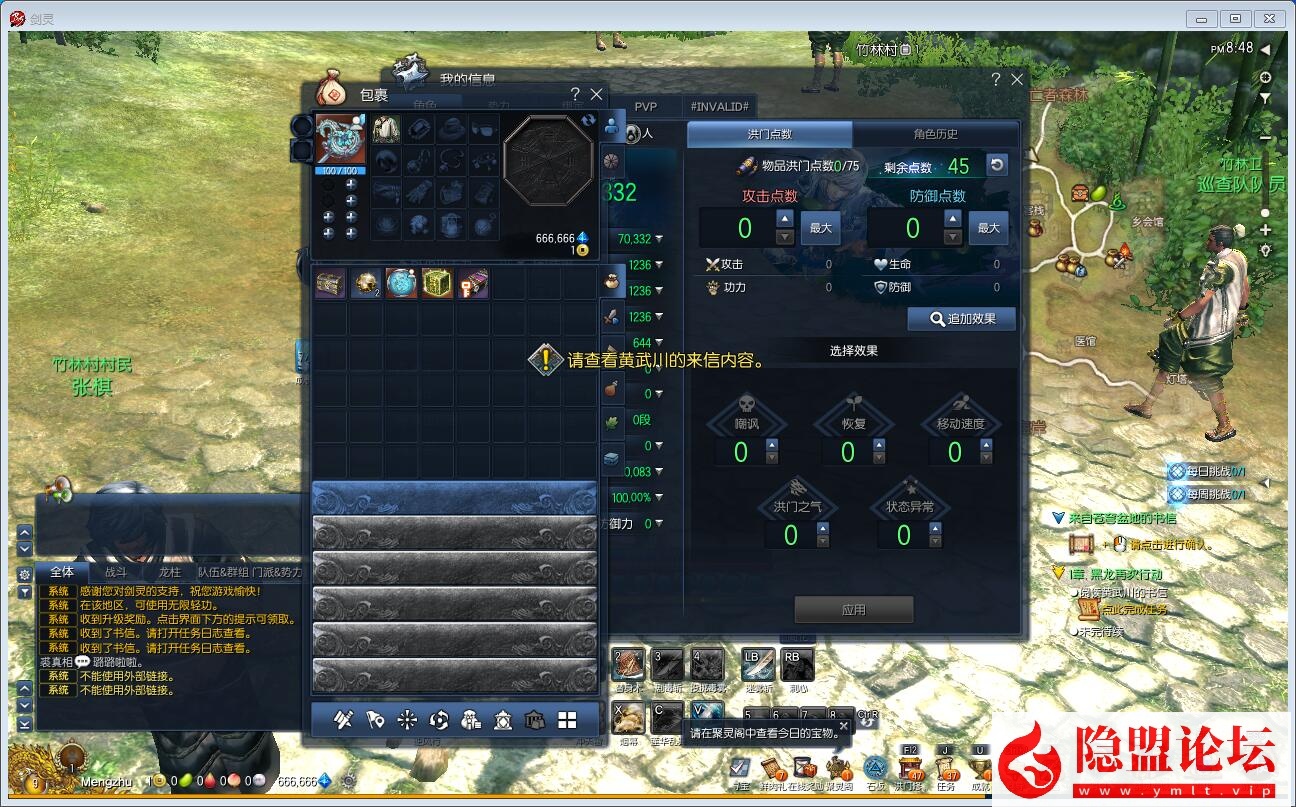Select the 洪门点数 tab

pyautogui.click(x=769, y=134)
